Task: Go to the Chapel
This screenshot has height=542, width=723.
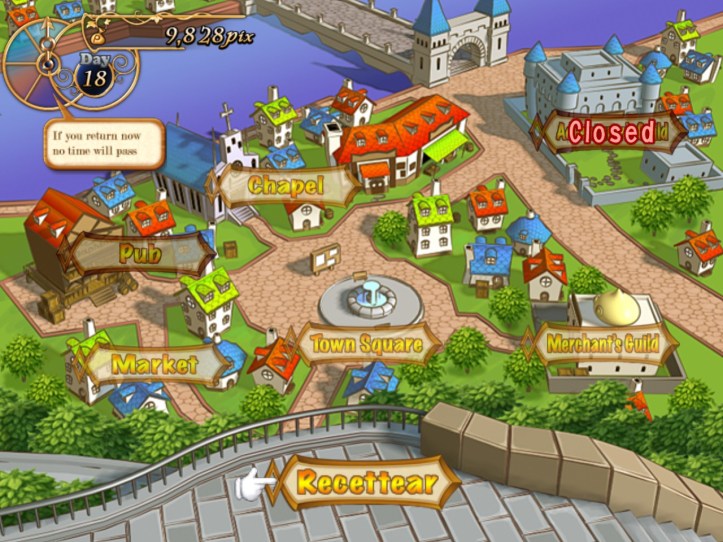Action: point(287,186)
